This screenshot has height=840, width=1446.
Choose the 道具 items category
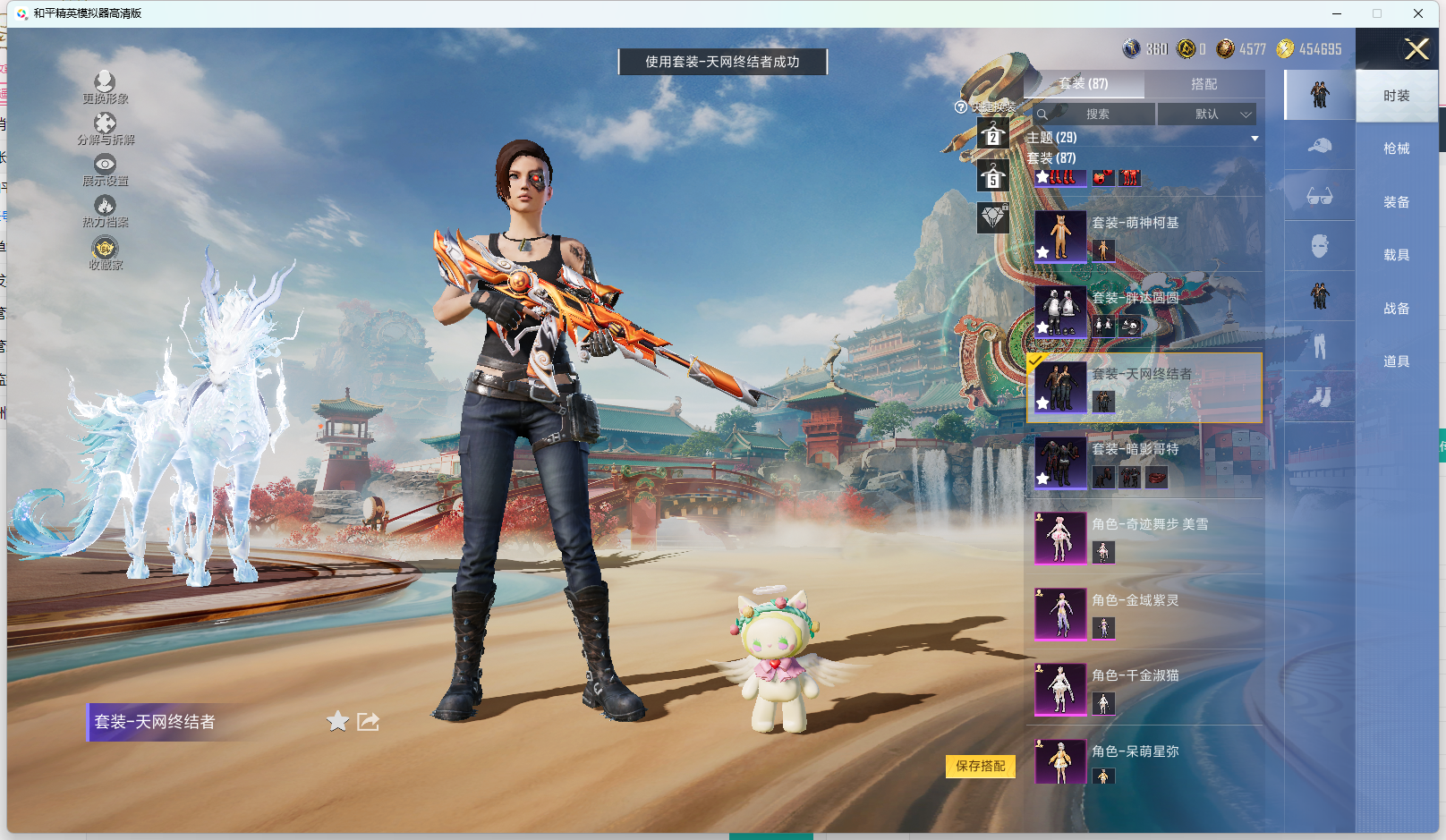tap(1396, 361)
